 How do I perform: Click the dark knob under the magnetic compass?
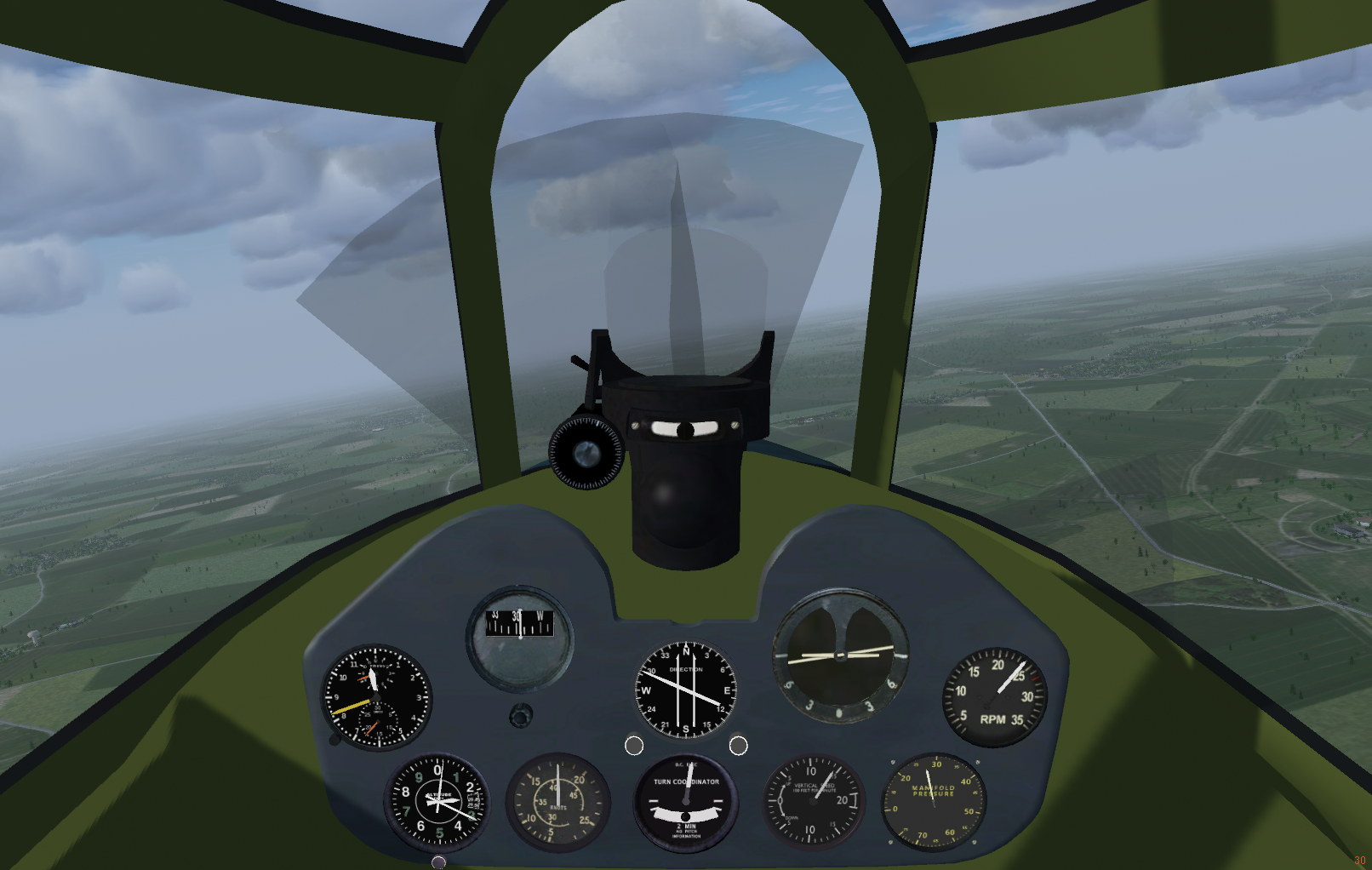pyautogui.click(x=521, y=716)
